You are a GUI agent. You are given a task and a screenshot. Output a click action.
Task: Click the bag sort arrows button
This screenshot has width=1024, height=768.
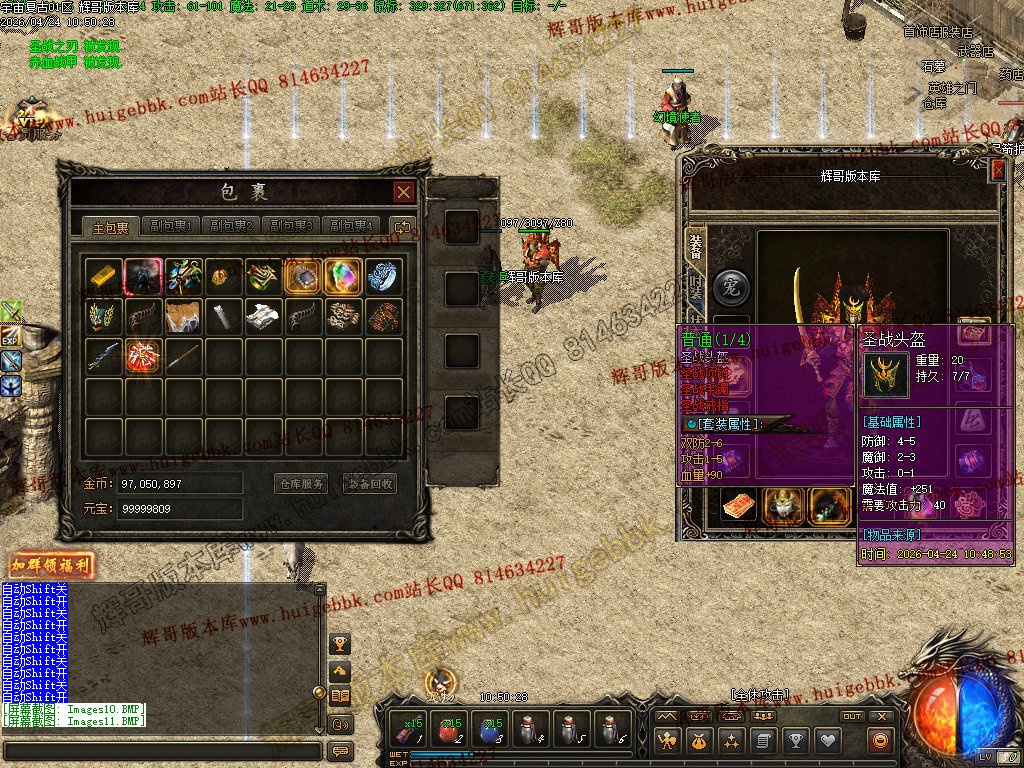click(x=403, y=227)
